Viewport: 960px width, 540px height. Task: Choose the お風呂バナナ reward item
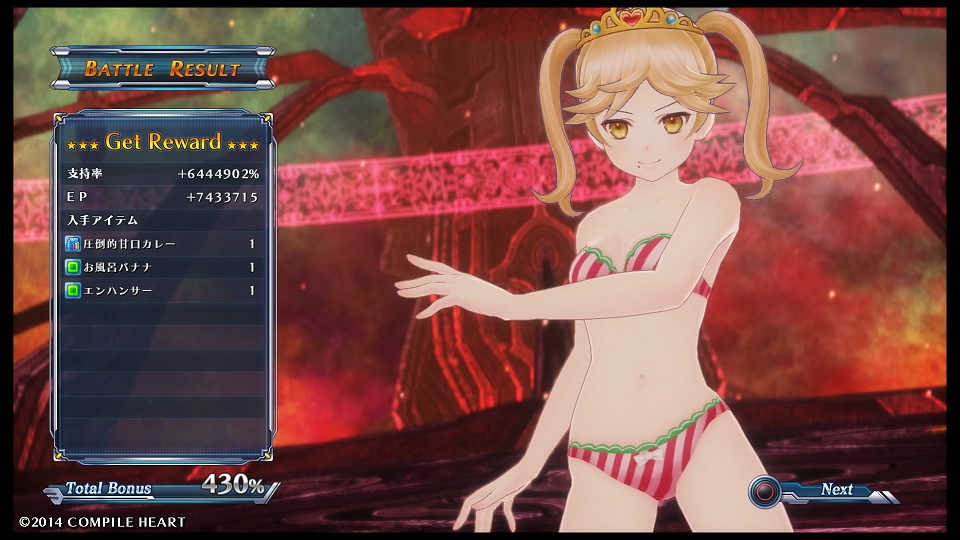(x=161, y=268)
